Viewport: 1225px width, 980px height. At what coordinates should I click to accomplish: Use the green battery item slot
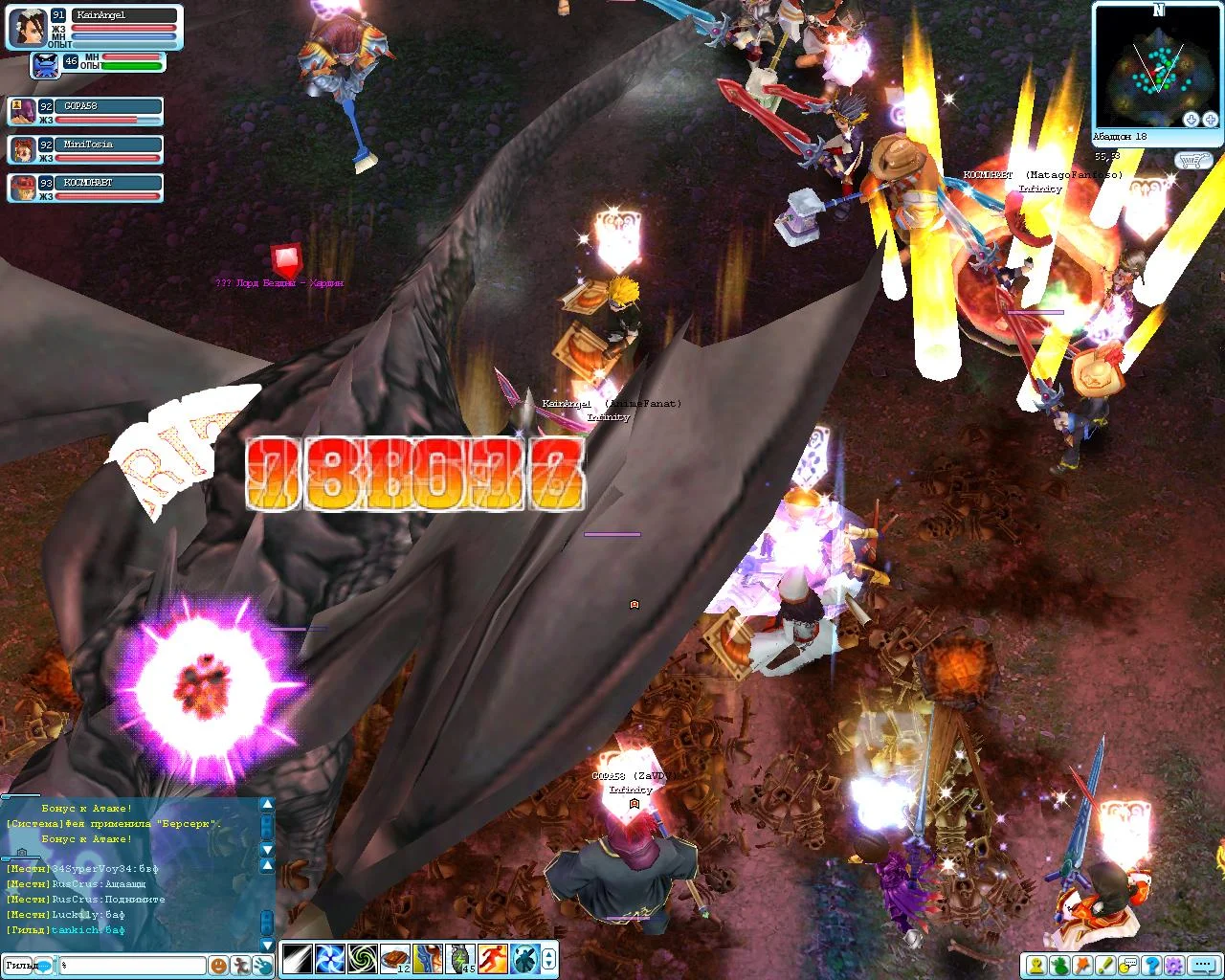tap(460, 958)
